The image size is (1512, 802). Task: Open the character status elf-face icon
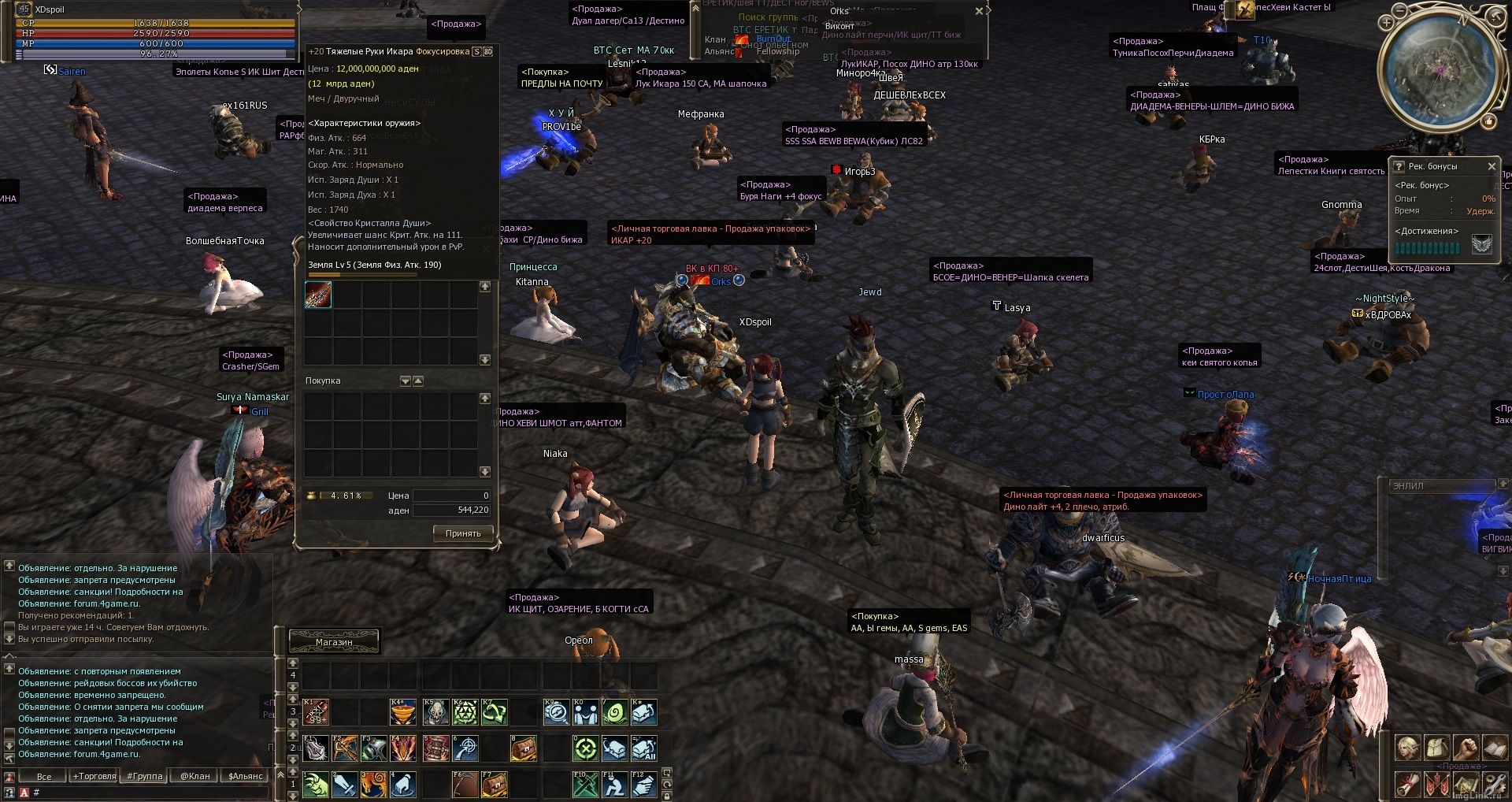pyautogui.click(x=1407, y=748)
